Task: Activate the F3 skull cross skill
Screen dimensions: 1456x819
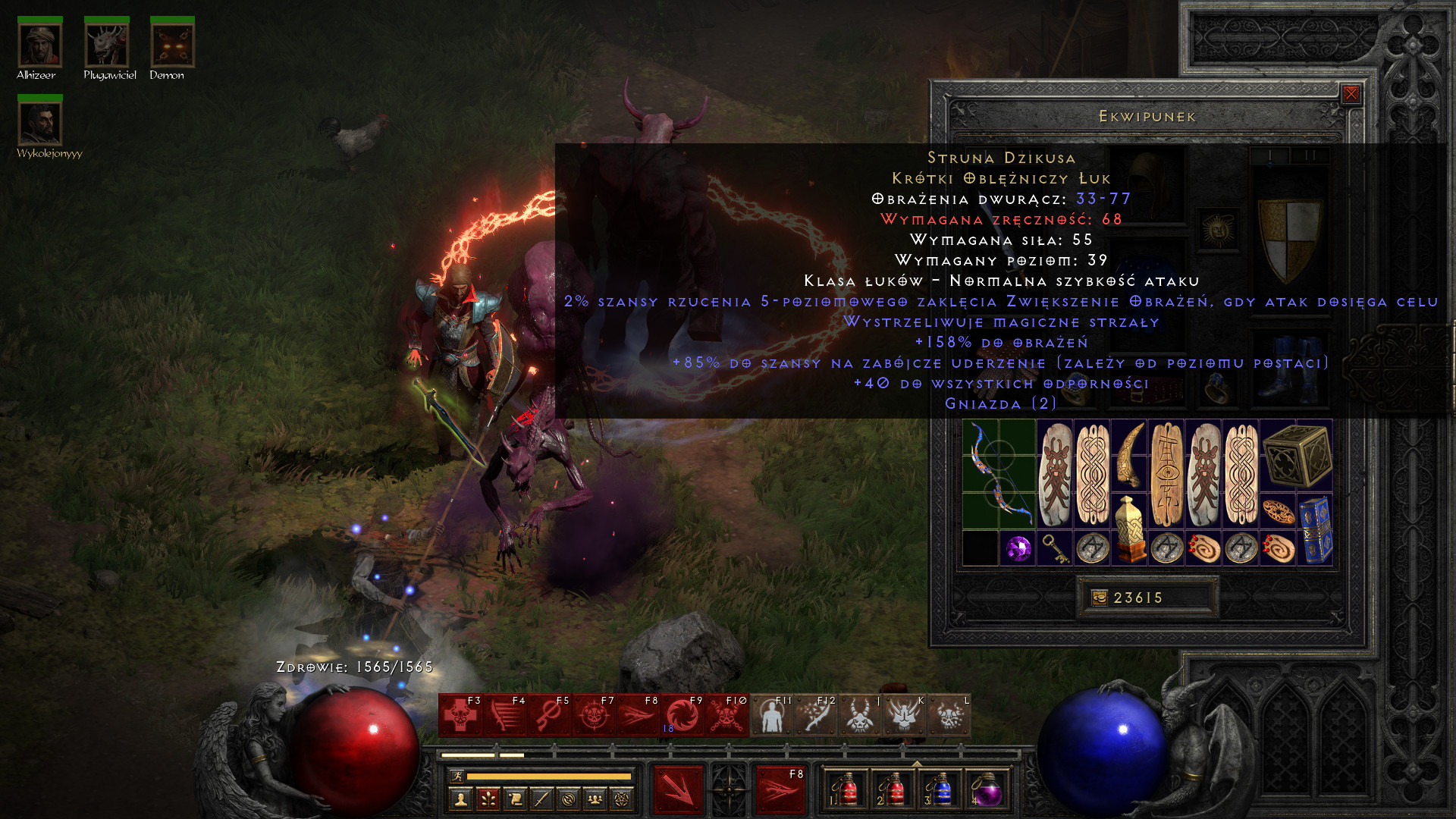Action: tap(460, 715)
